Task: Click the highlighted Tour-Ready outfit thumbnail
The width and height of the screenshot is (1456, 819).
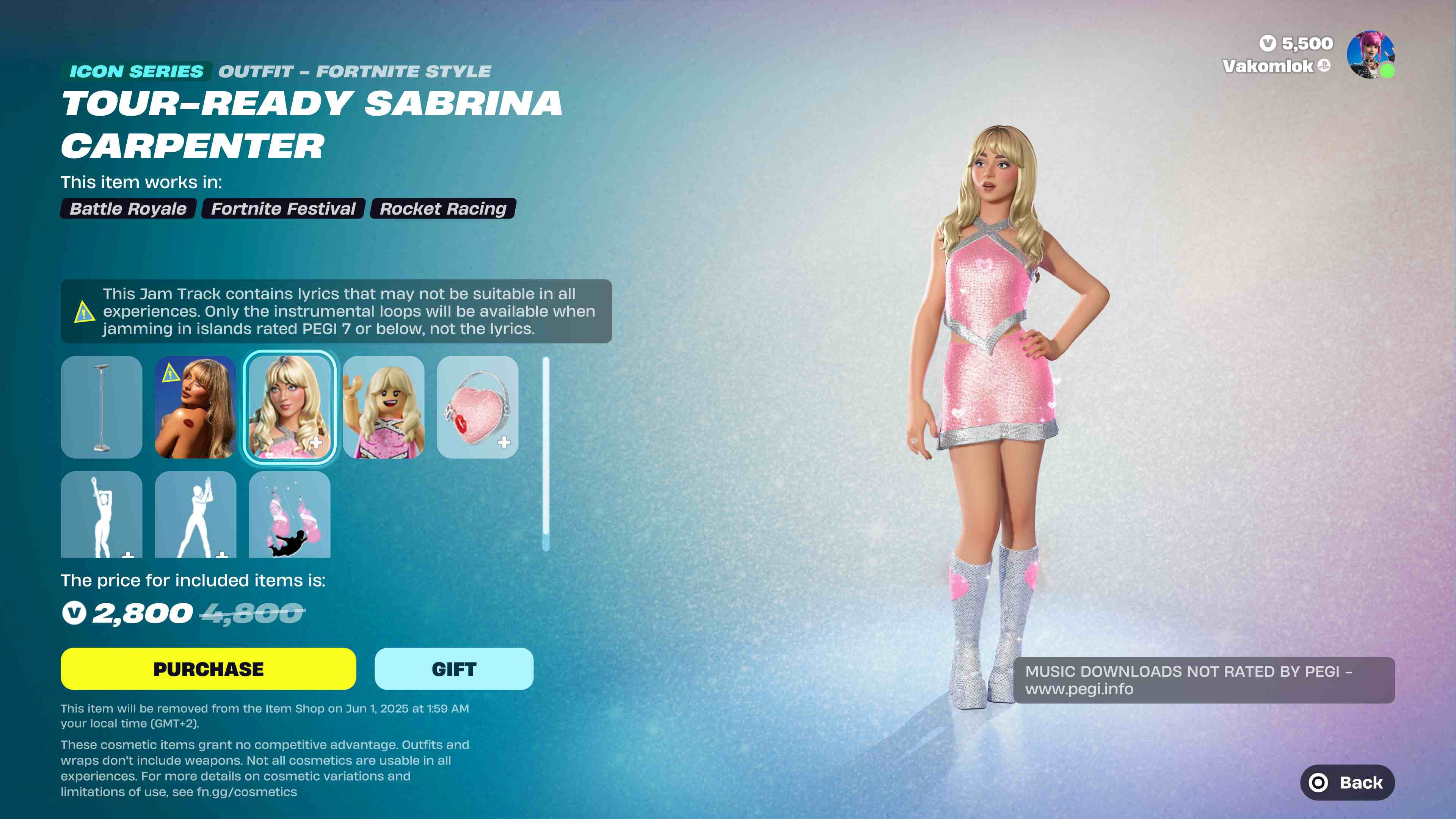Action: tap(290, 408)
